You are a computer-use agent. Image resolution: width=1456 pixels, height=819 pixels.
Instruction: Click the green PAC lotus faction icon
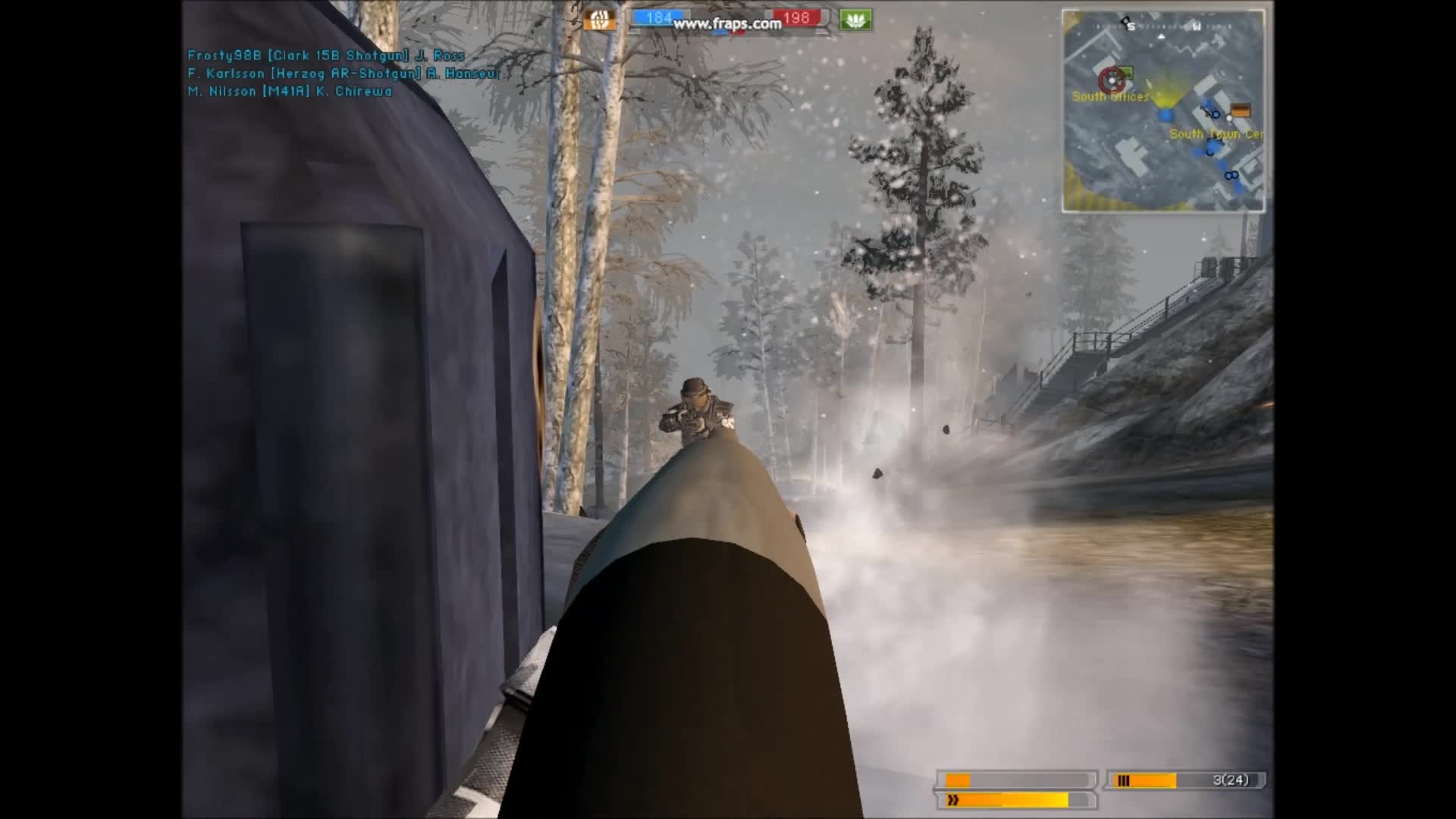point(855,19)
